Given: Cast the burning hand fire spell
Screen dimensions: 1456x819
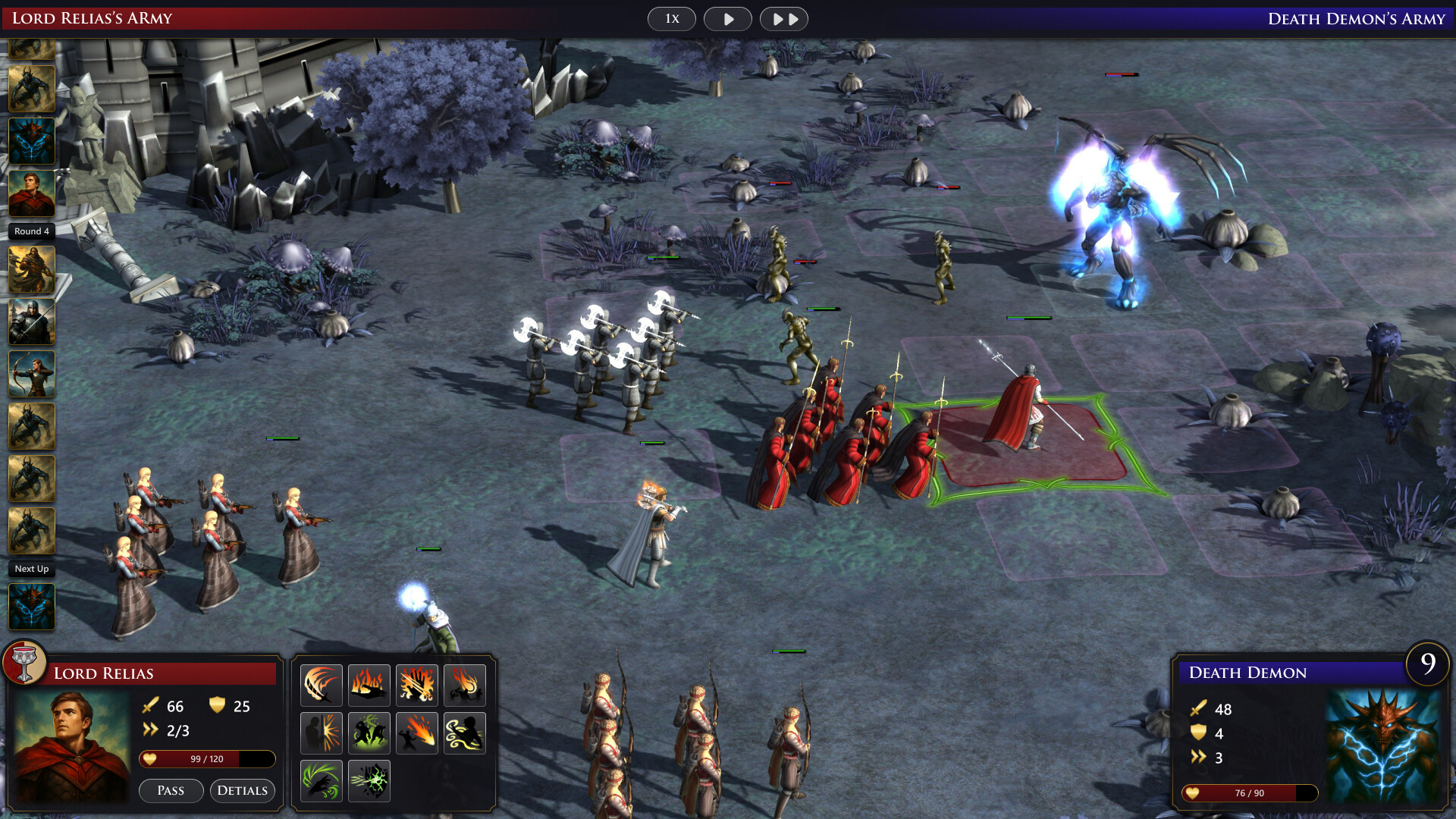Looking at the screenshot, I should click(x=369, y=685).
